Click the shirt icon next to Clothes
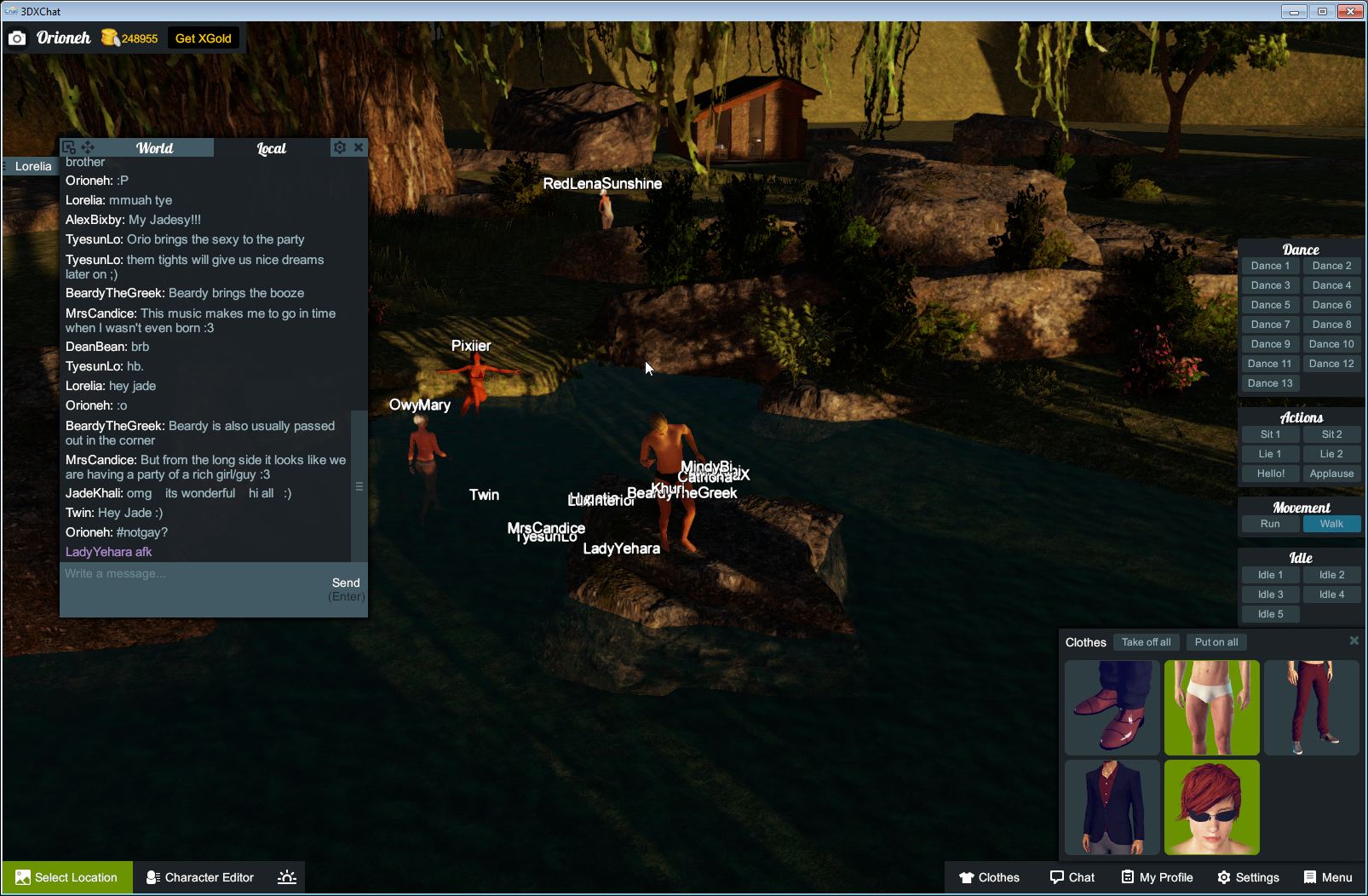The height and width of the screenshot is (896, 1368). 967,877
